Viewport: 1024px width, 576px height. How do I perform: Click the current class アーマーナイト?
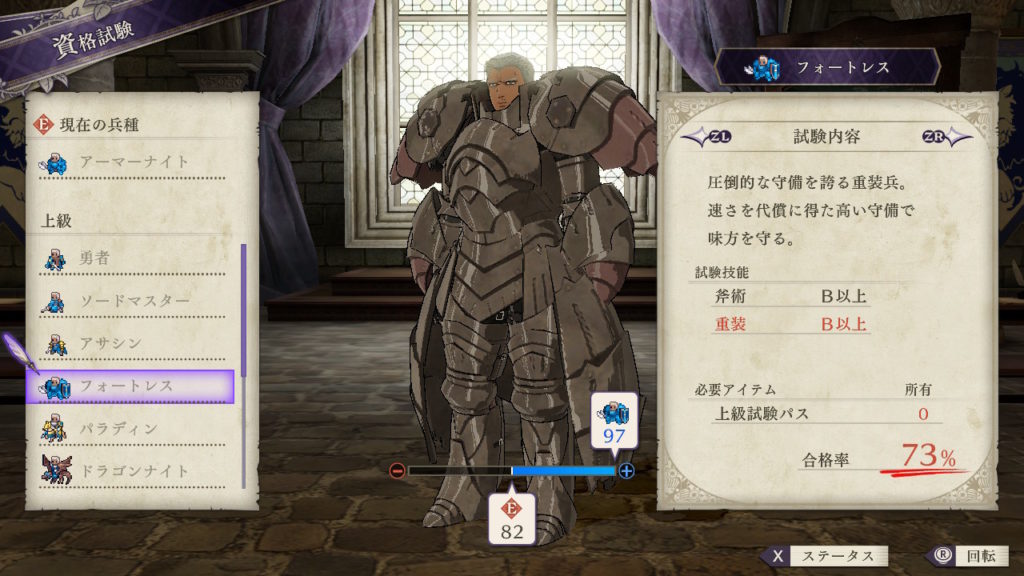(x=135, y=162)
